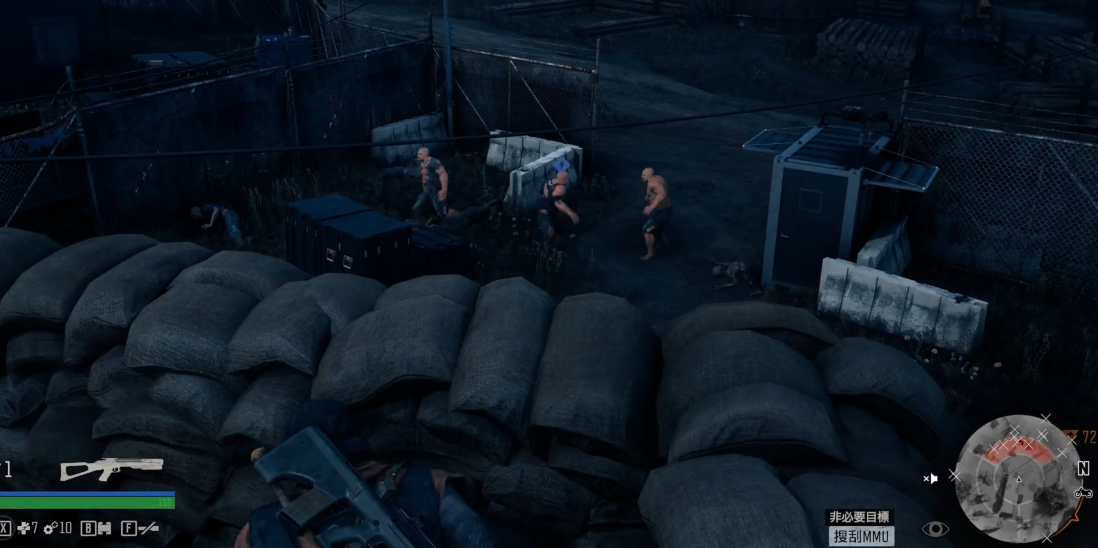The width and height of the screenshot is (1098, 548).
Task: Select the 搜刮MMU objective label
Action: pos(862,536)
